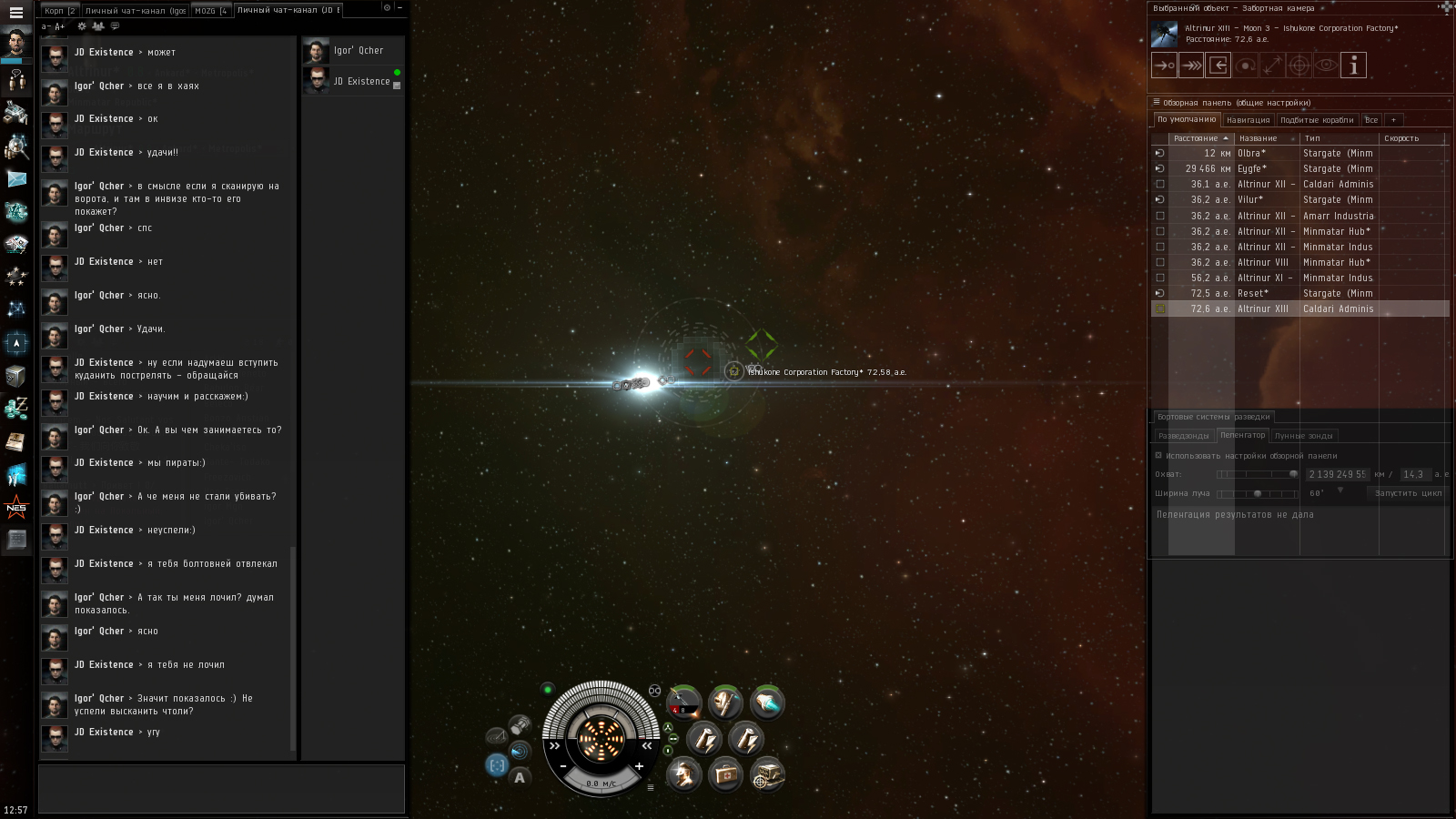
Task: Switch overview to the Навигация tab
Action: pos(1248,120)
